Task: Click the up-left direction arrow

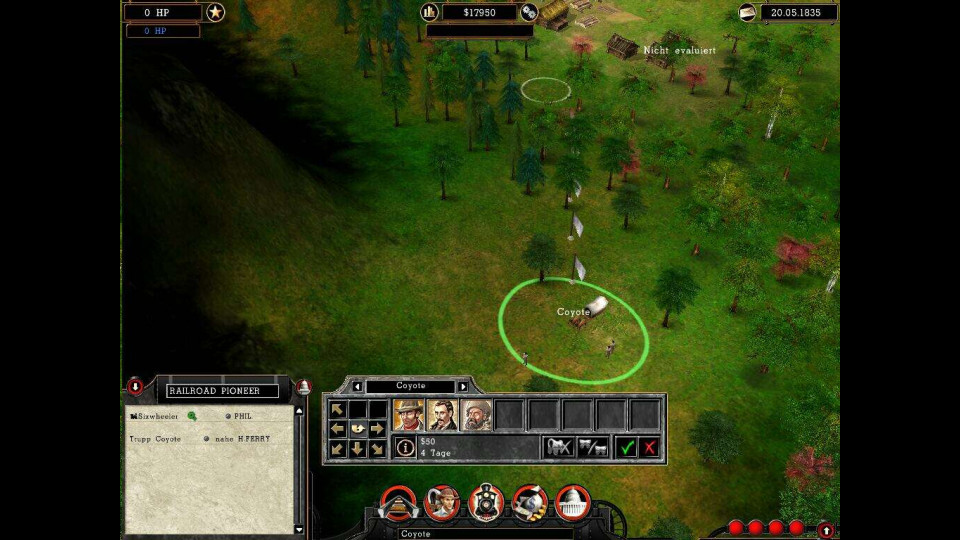Action: (338, 409)
